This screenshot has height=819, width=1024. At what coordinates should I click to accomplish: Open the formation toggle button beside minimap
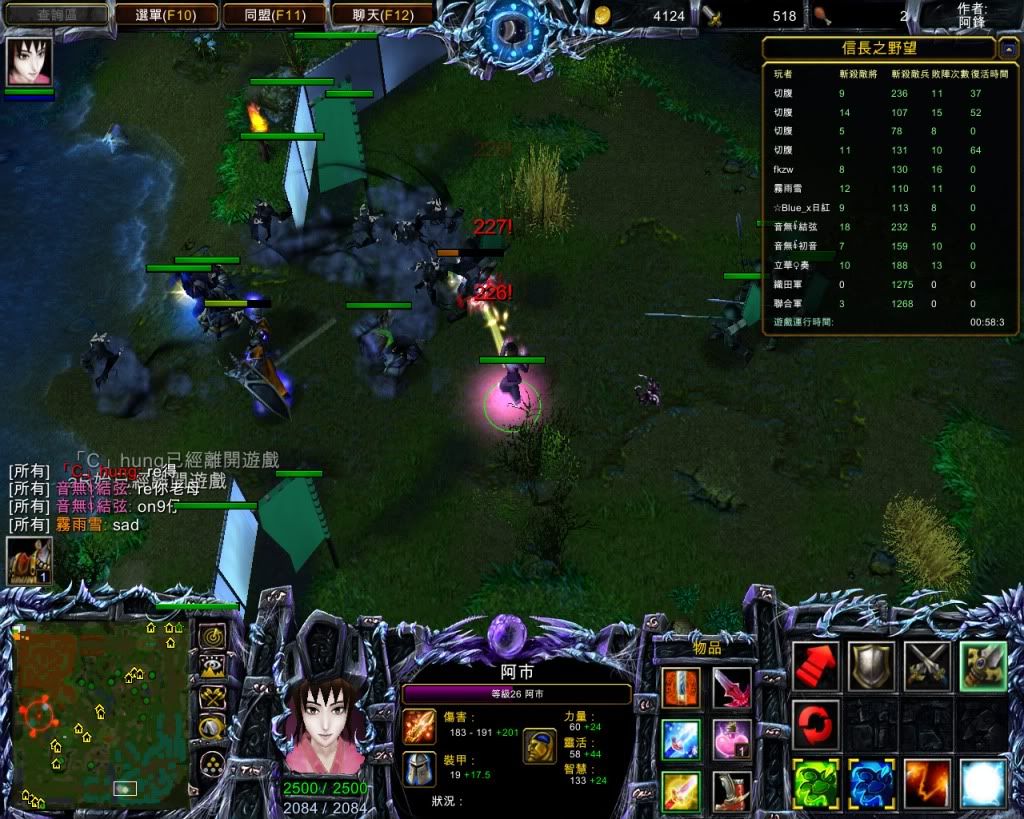tap(211, 763)
